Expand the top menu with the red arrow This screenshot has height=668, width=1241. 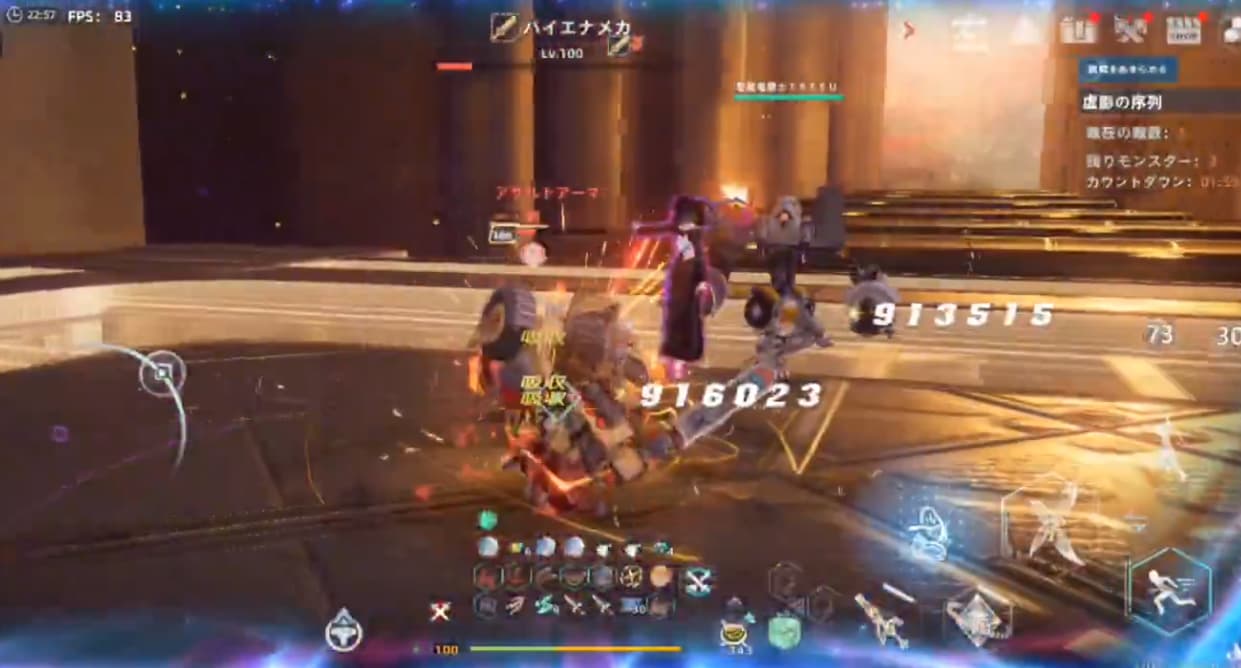click(x=909, y=30)
